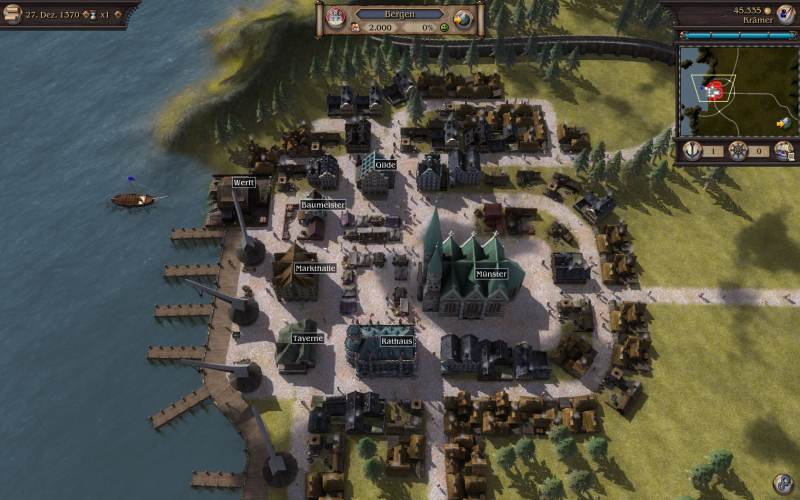Open the player portrait next to Krämer

pyautogui.click(x=785, y=14)
